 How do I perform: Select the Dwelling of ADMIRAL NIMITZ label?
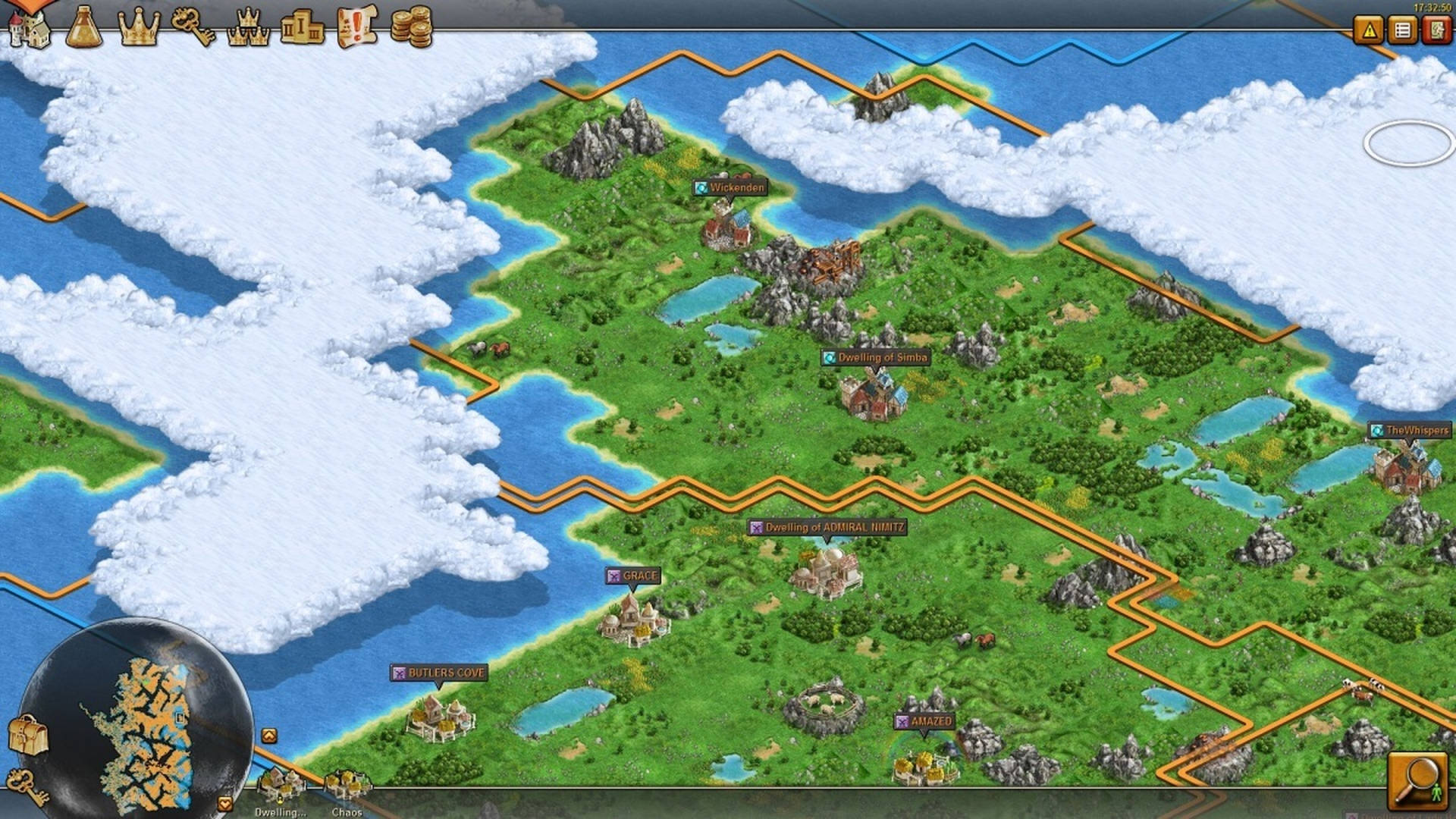[827, 525]
